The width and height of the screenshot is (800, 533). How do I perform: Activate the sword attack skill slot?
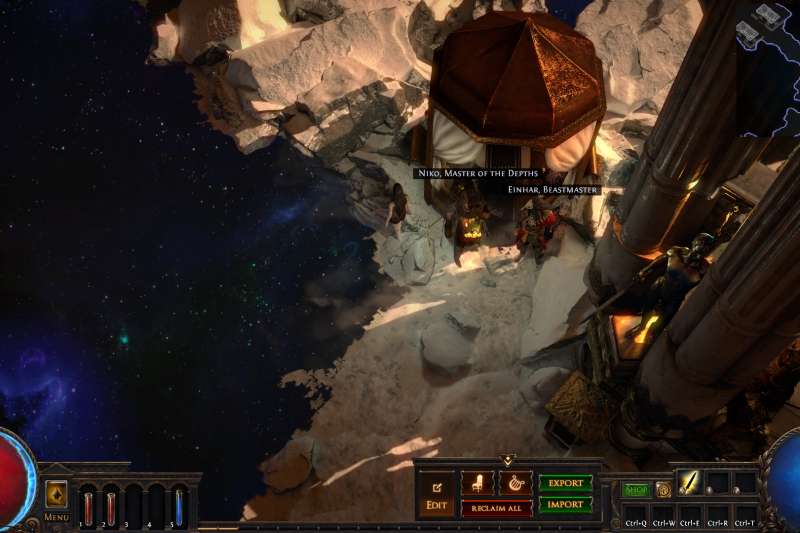coord(690,483)
